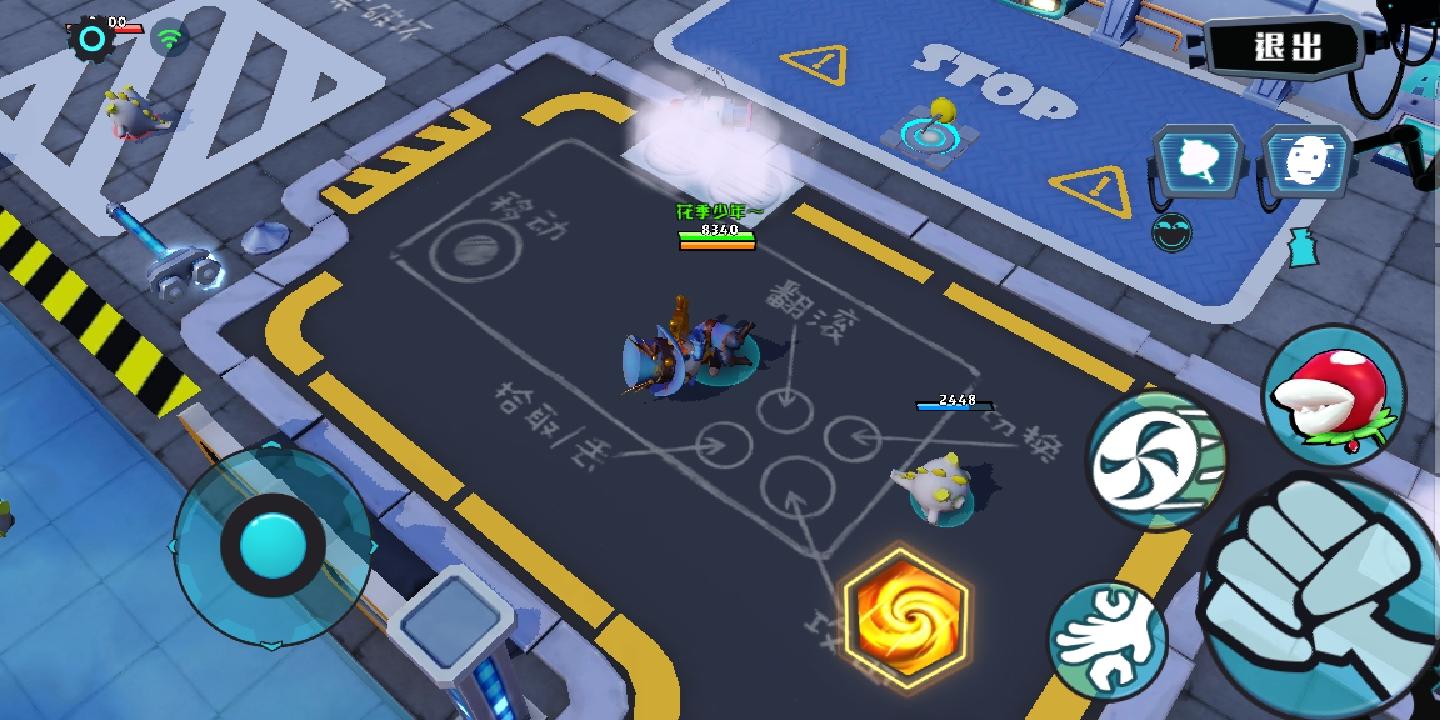Select the fart cloud emote monitor screen
1440x720 pixels.
click(1197, 158)
